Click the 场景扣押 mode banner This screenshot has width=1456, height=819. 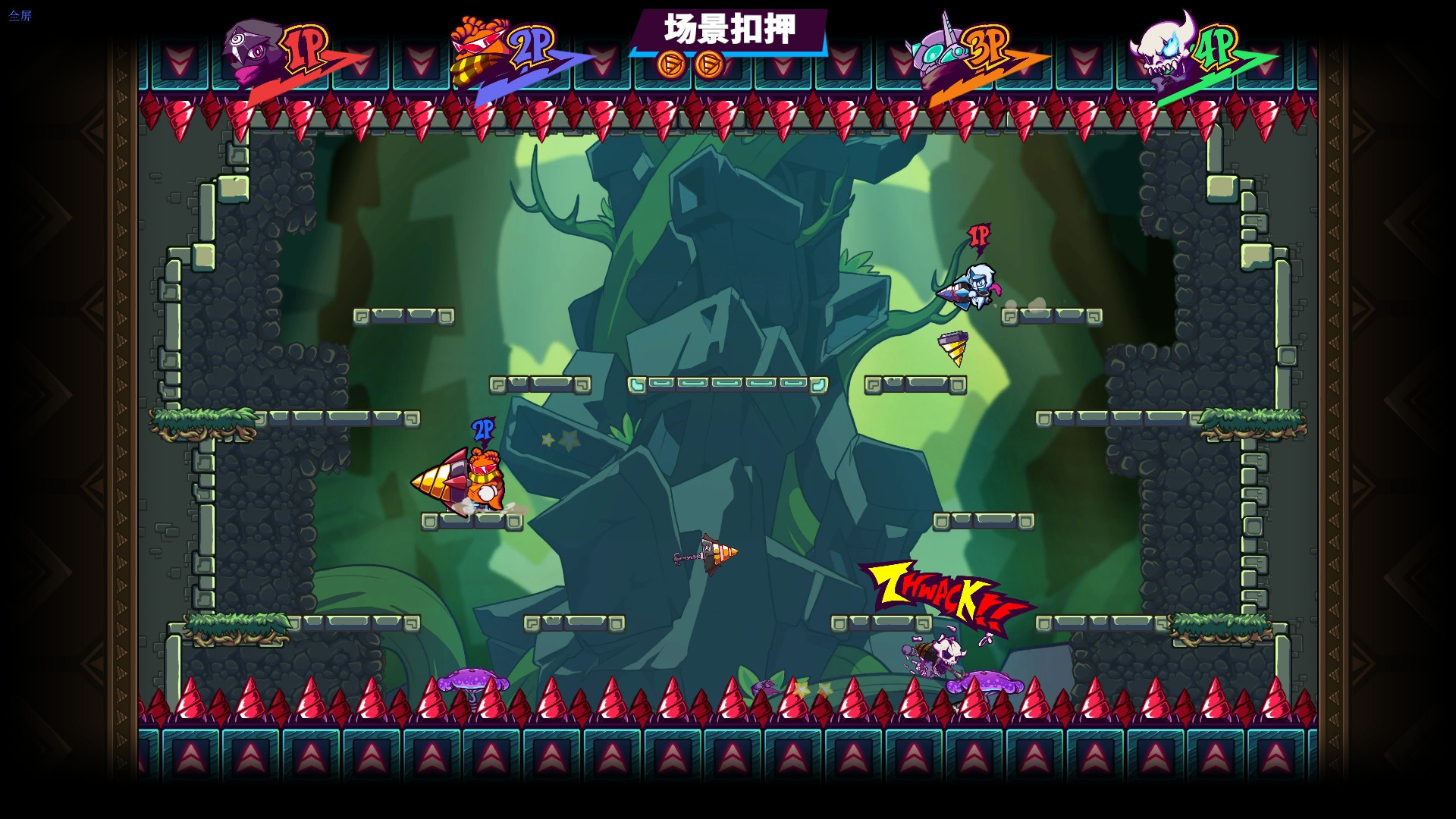(727, 30)
